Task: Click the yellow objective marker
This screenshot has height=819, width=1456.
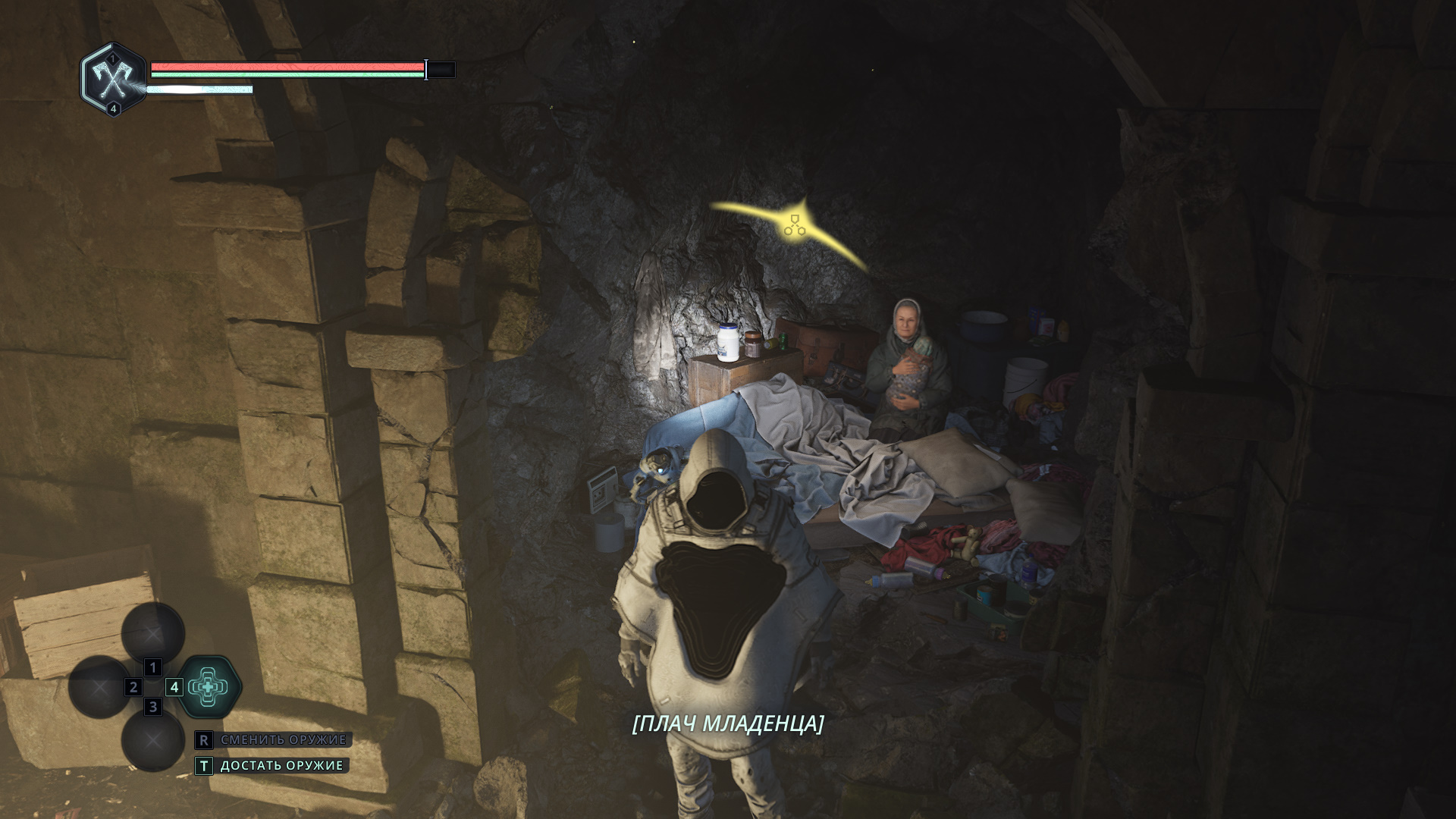Action: point(794,224)
